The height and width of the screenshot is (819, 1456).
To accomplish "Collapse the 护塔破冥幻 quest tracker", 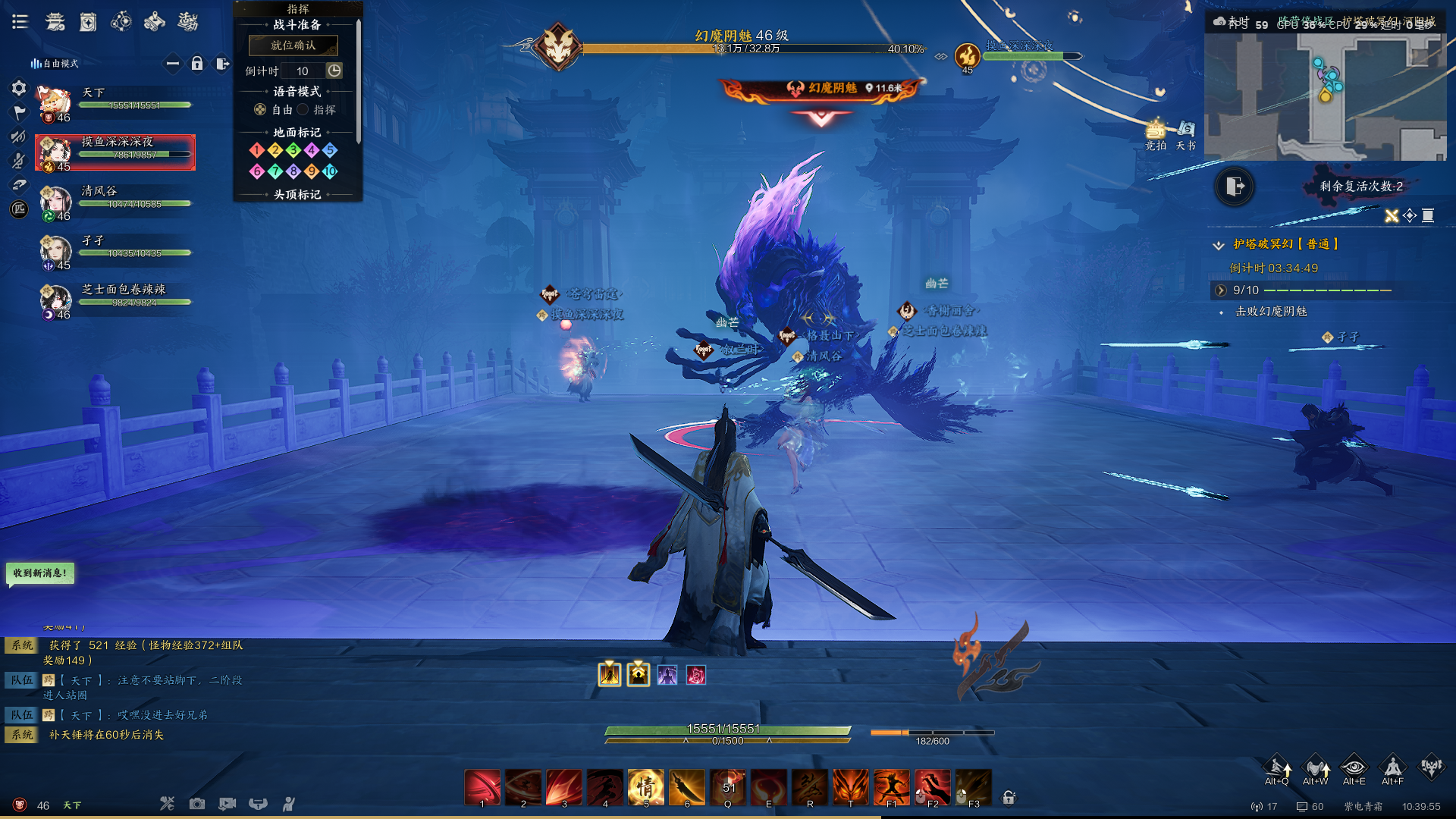I will 1219,245.
